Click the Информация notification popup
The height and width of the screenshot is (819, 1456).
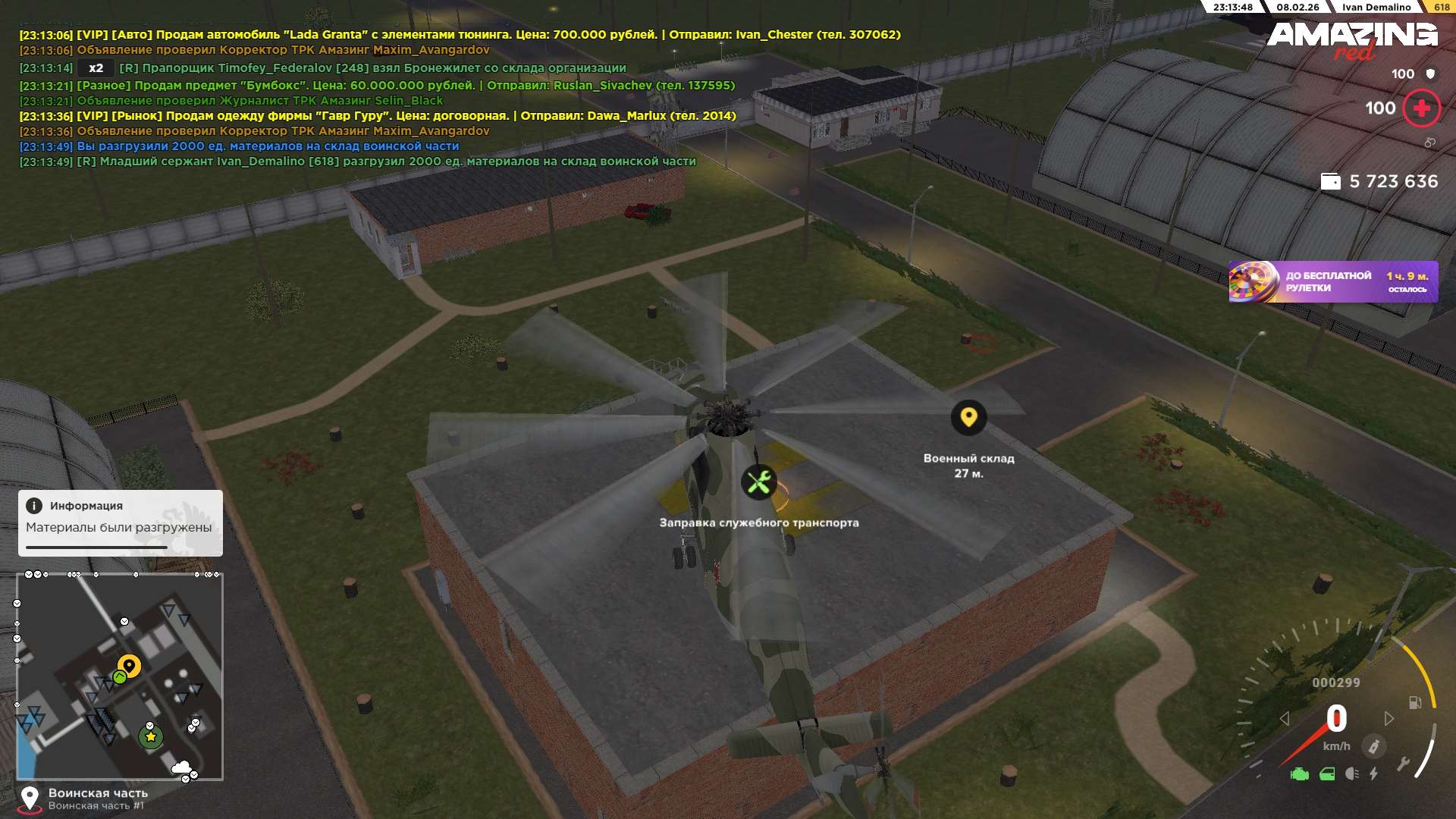pyautogui.click(x=121, y=522)
